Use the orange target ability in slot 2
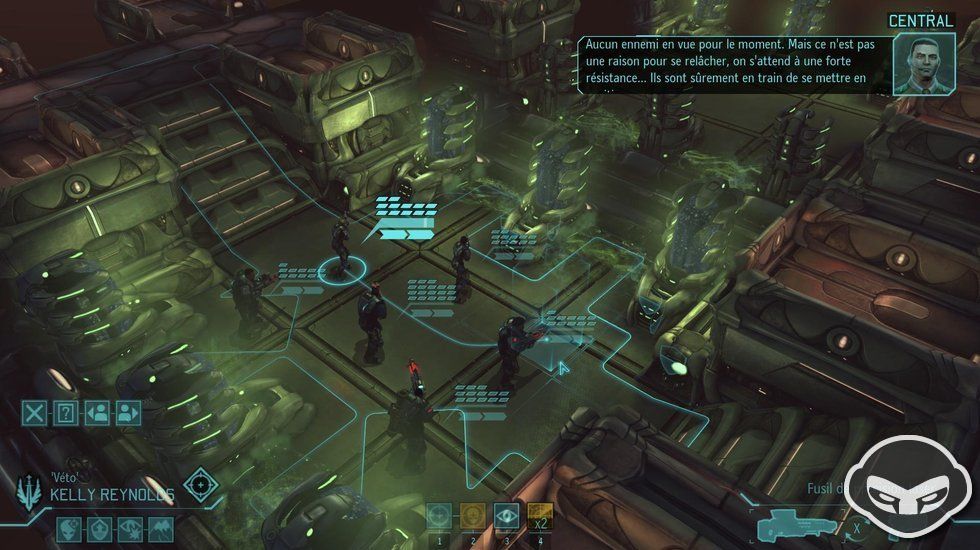This screenshot has height=550, width=980. pos(472,516)
